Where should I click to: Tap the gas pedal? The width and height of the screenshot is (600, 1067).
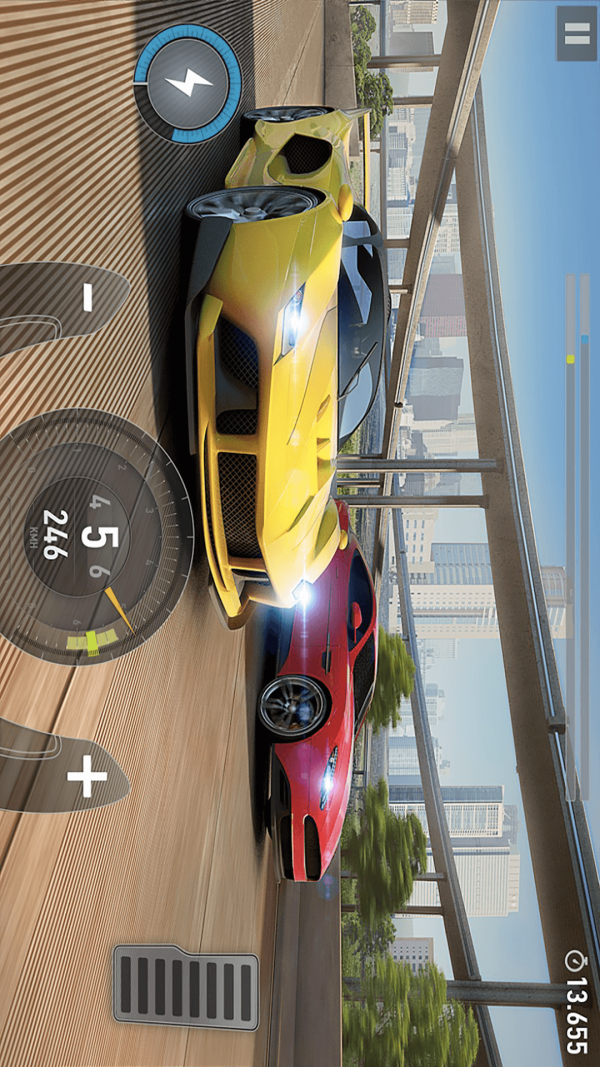tap(186, 986)
